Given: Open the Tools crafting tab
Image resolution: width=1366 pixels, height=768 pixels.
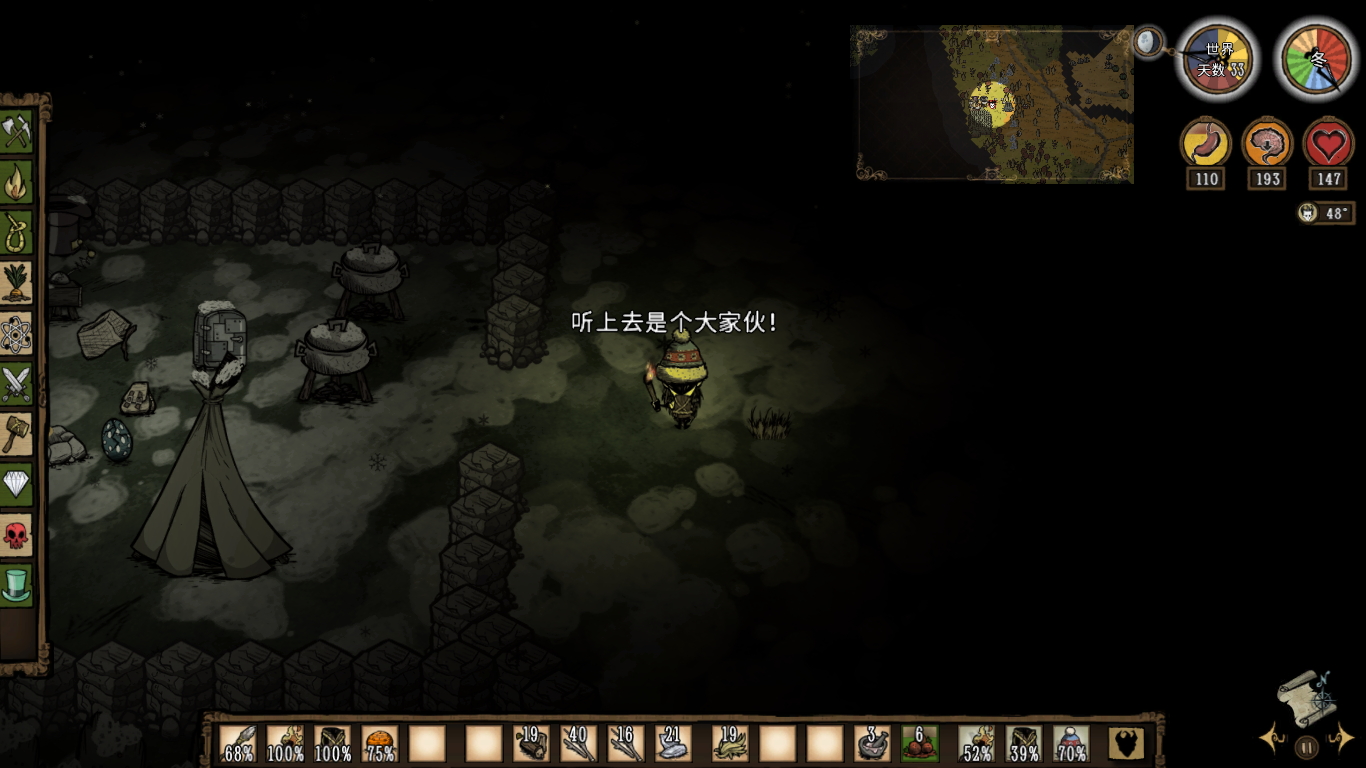Looking at the screenshot, I should coord(17,131).
